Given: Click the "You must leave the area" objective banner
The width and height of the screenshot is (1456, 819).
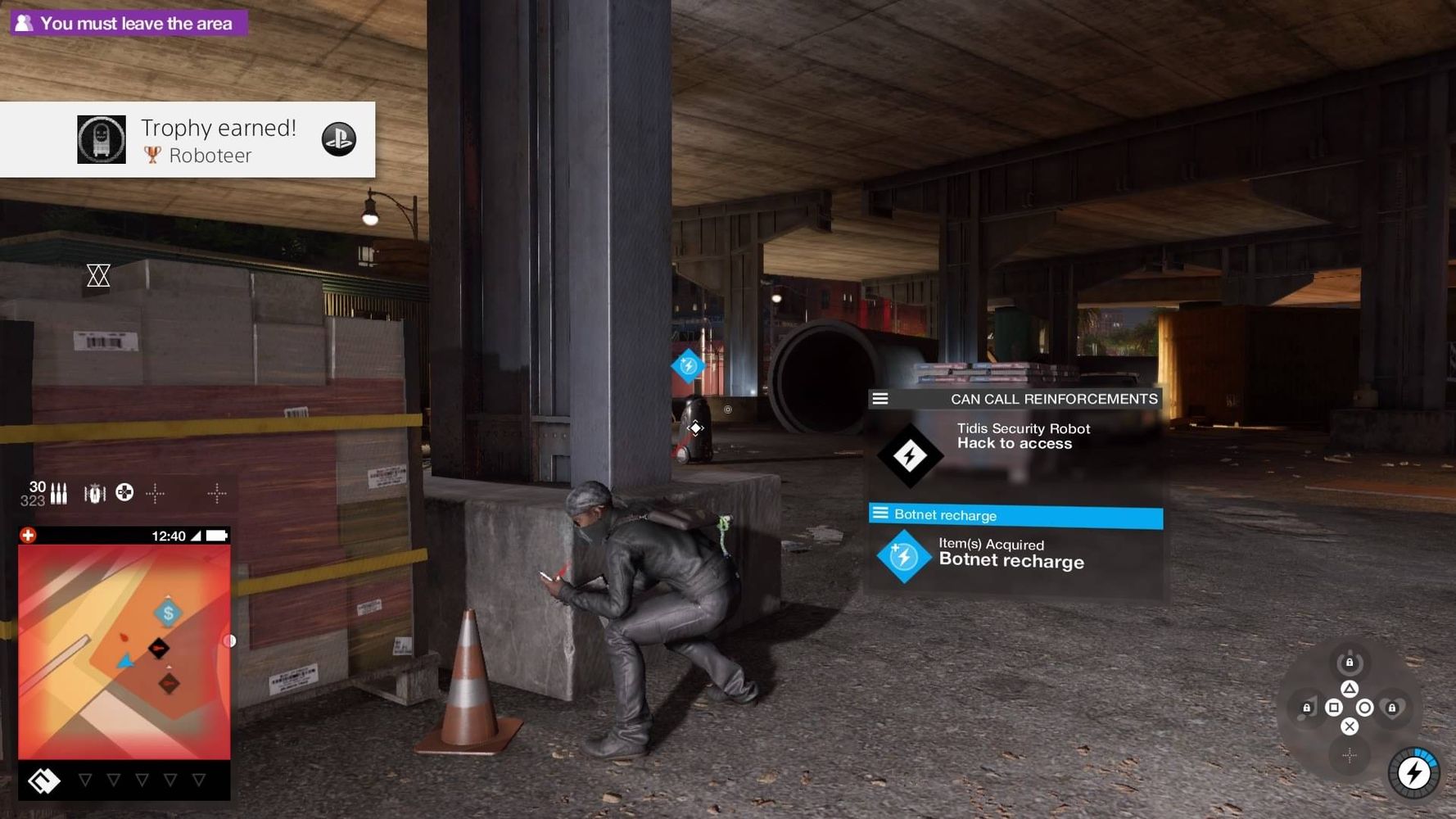Looking at the screenshot, I should pyautogui.click(x=129, y=23).
